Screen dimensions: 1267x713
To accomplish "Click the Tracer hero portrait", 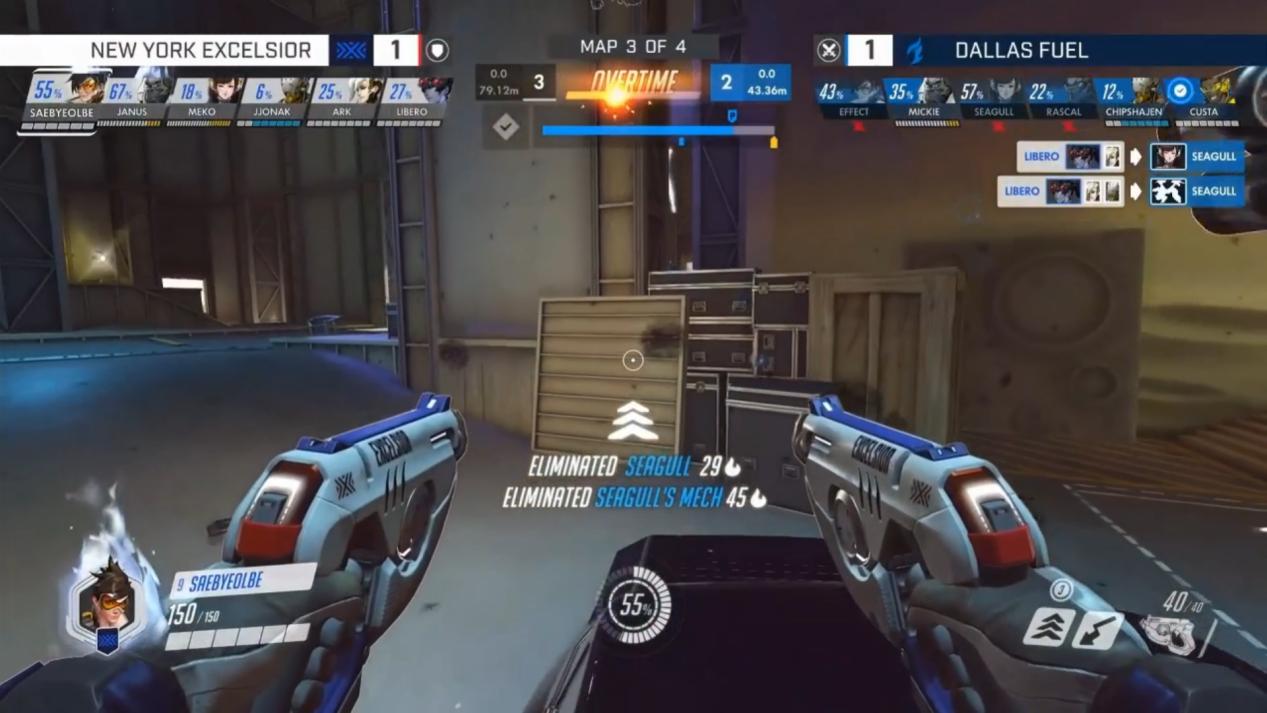I will coord(107,603).
